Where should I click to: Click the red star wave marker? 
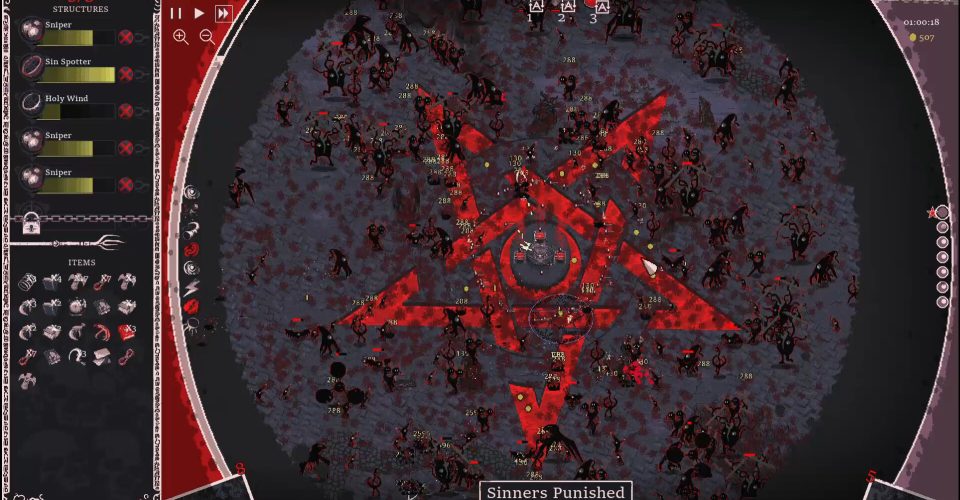(x=932, y=213)
